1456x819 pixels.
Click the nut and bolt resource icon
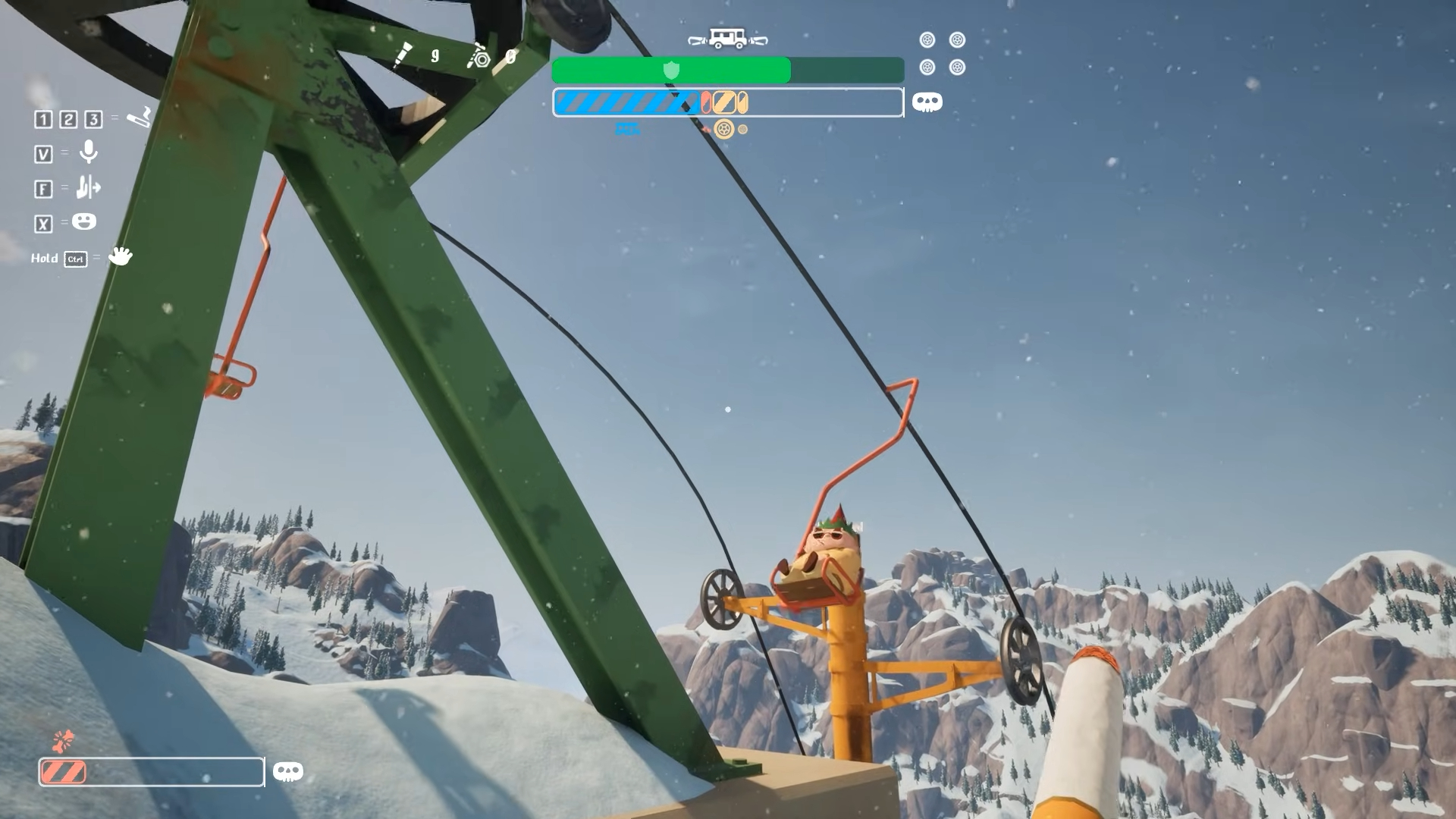click(x=479, y=57)
